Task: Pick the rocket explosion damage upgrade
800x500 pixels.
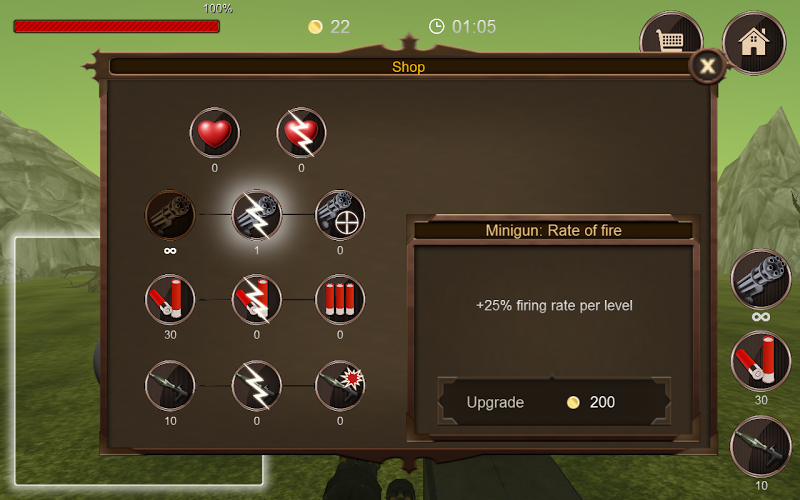Action: click(x=340, y=385)
